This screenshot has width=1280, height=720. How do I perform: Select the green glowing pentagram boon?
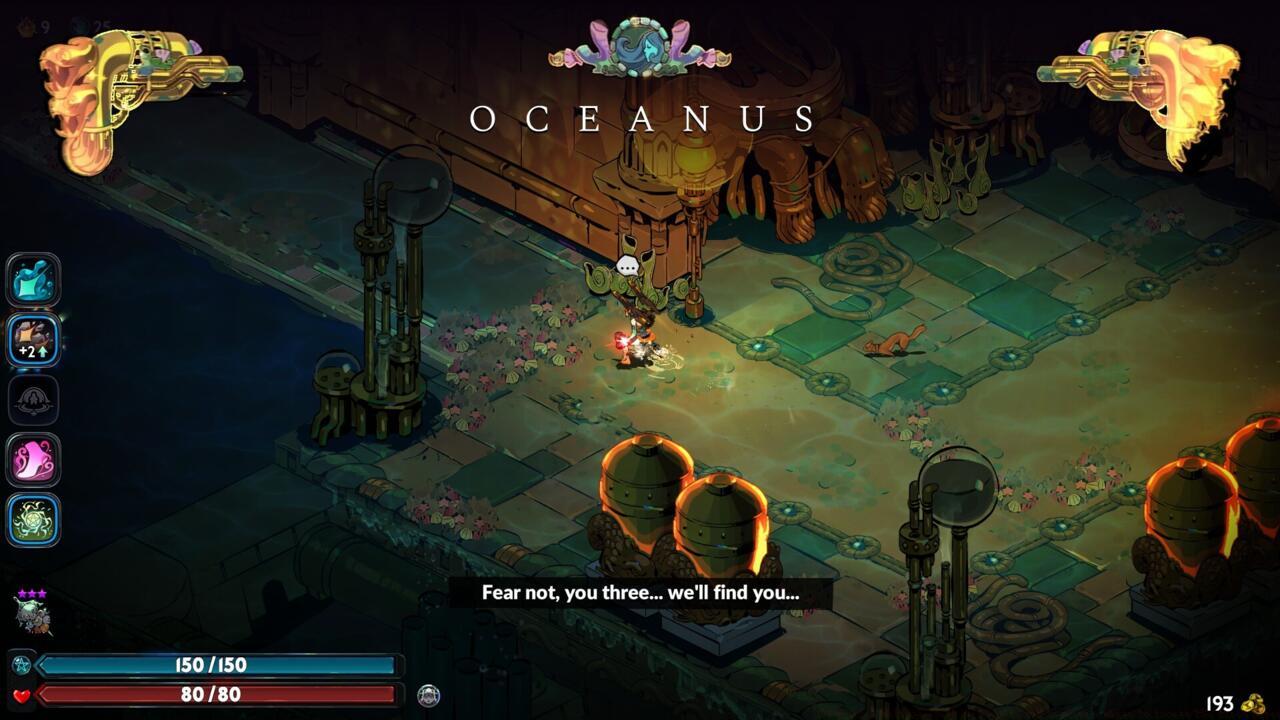[x=34, y=520]
